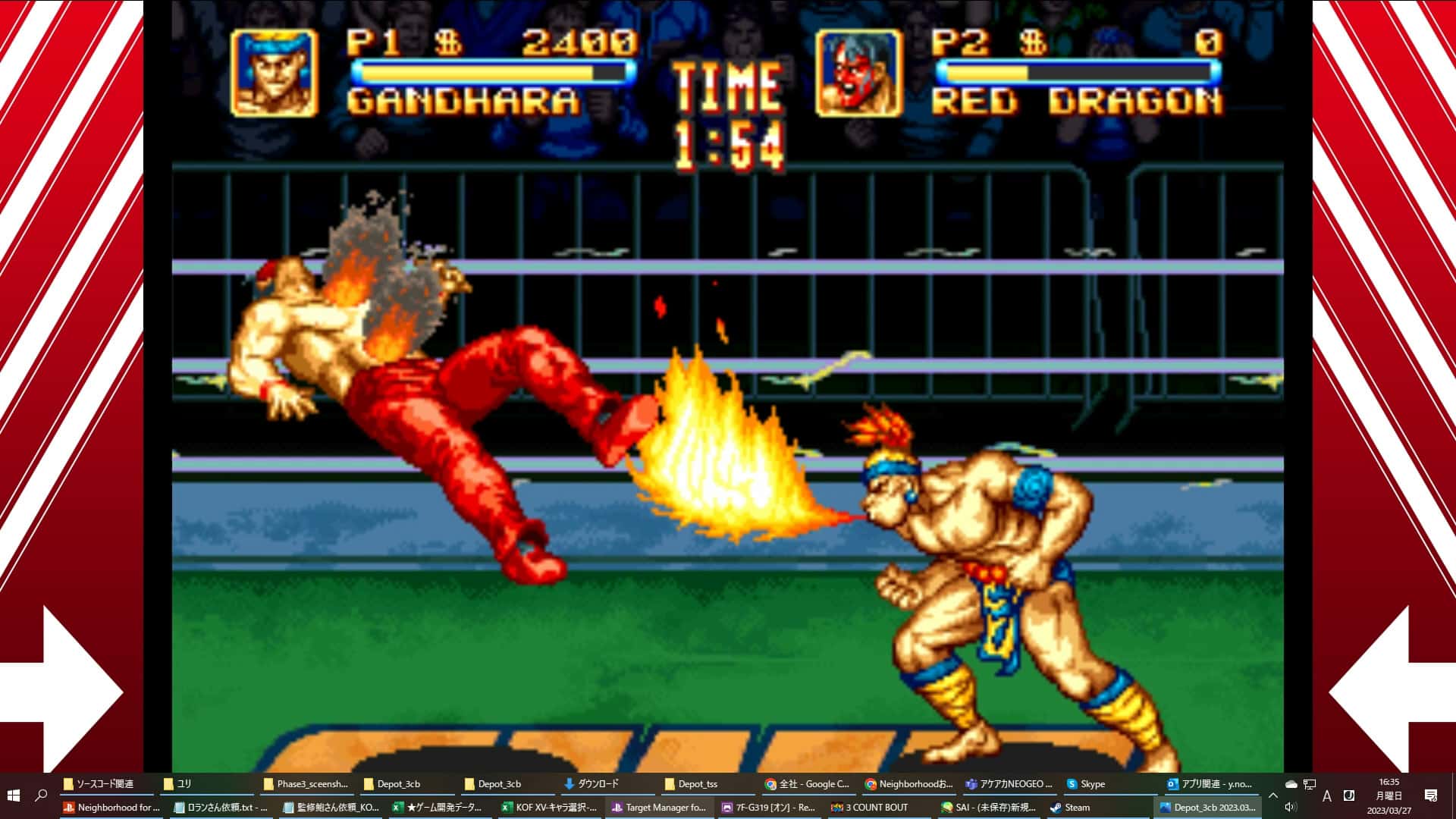The height and width of the screenshot is (819, 1456).
Task: Open the アプリ関連 Outlook window
Action: point(1207,783)
